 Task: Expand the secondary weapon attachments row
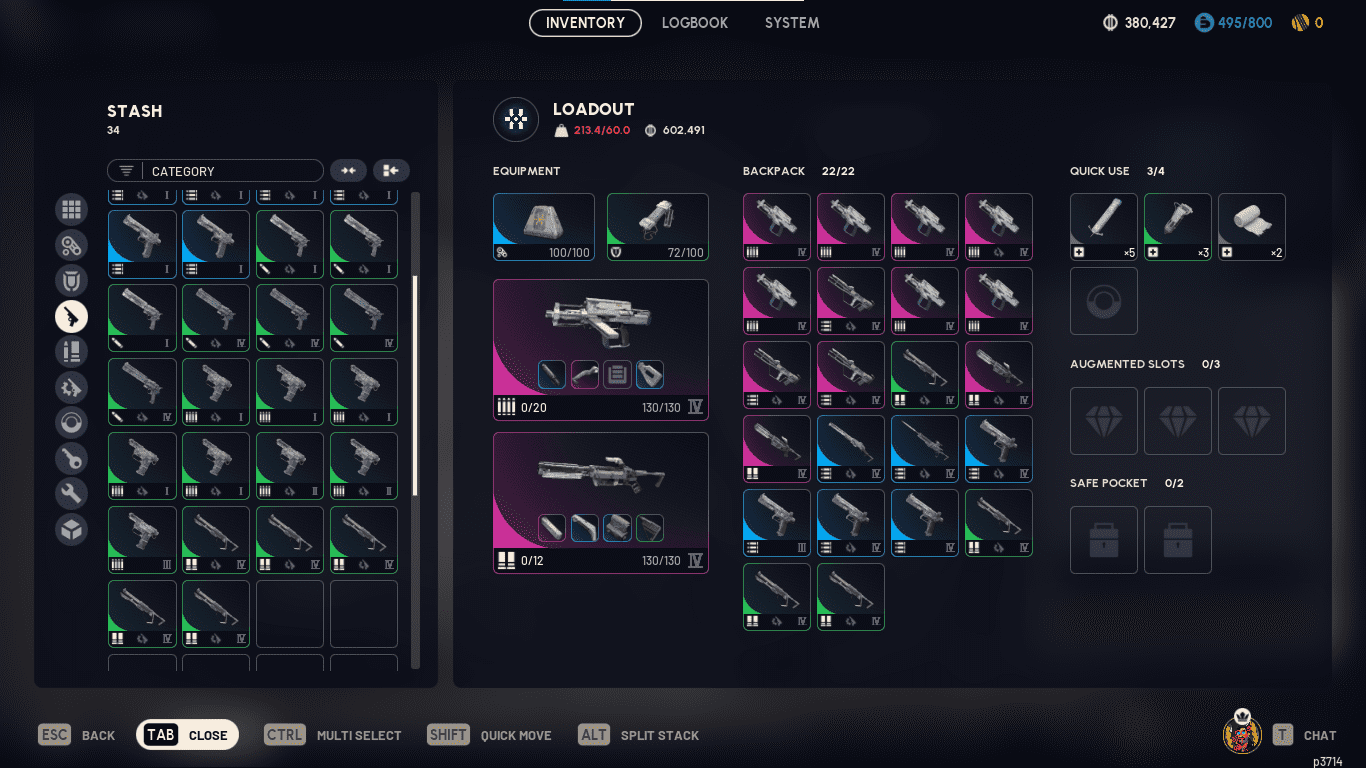[x=600, y=528]
